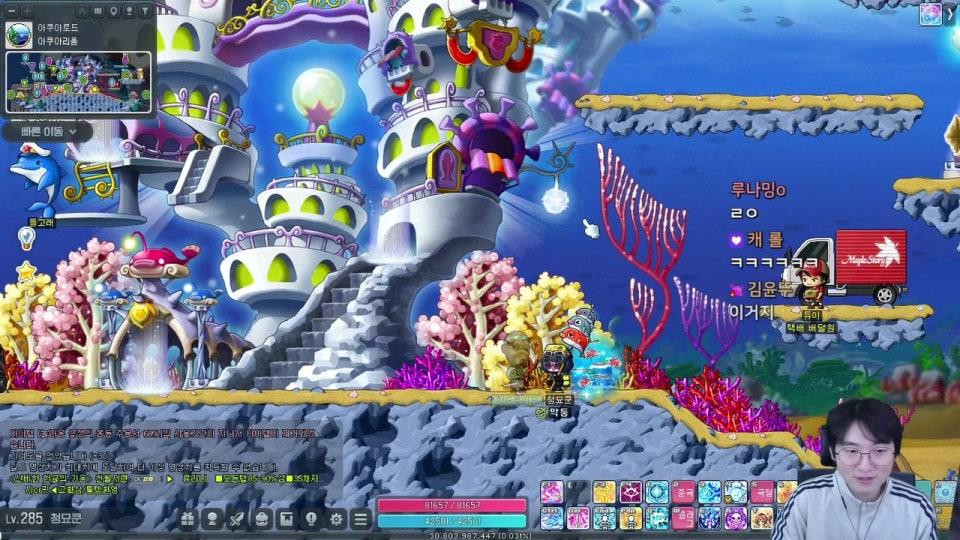Open the gift box cash shop button

point(188,519)
